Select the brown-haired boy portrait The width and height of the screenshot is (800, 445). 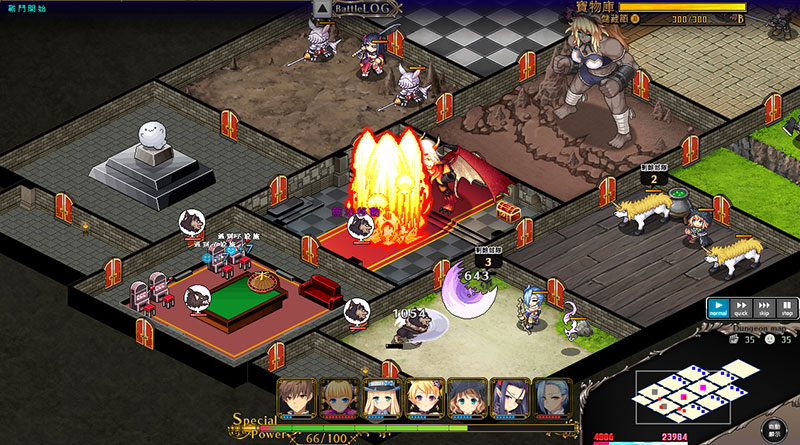(x=295, y=397)
